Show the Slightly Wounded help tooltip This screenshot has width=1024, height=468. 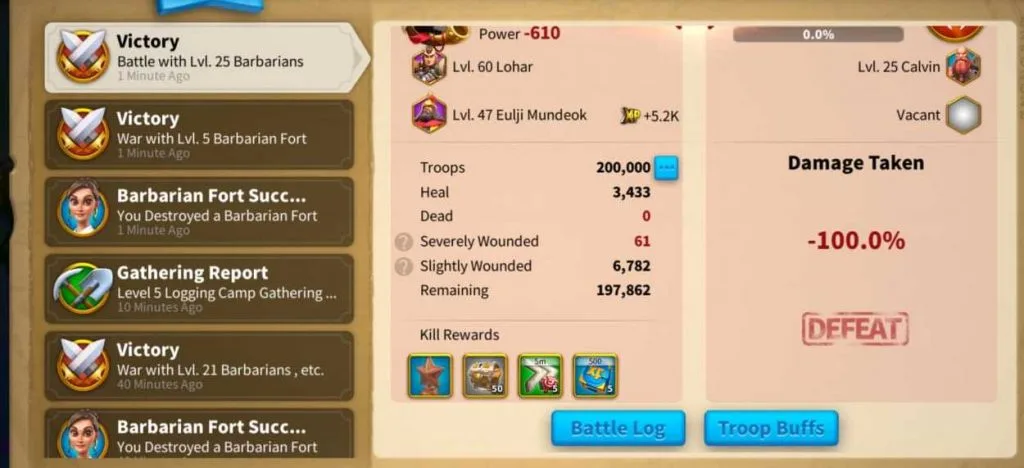(404, 266)
